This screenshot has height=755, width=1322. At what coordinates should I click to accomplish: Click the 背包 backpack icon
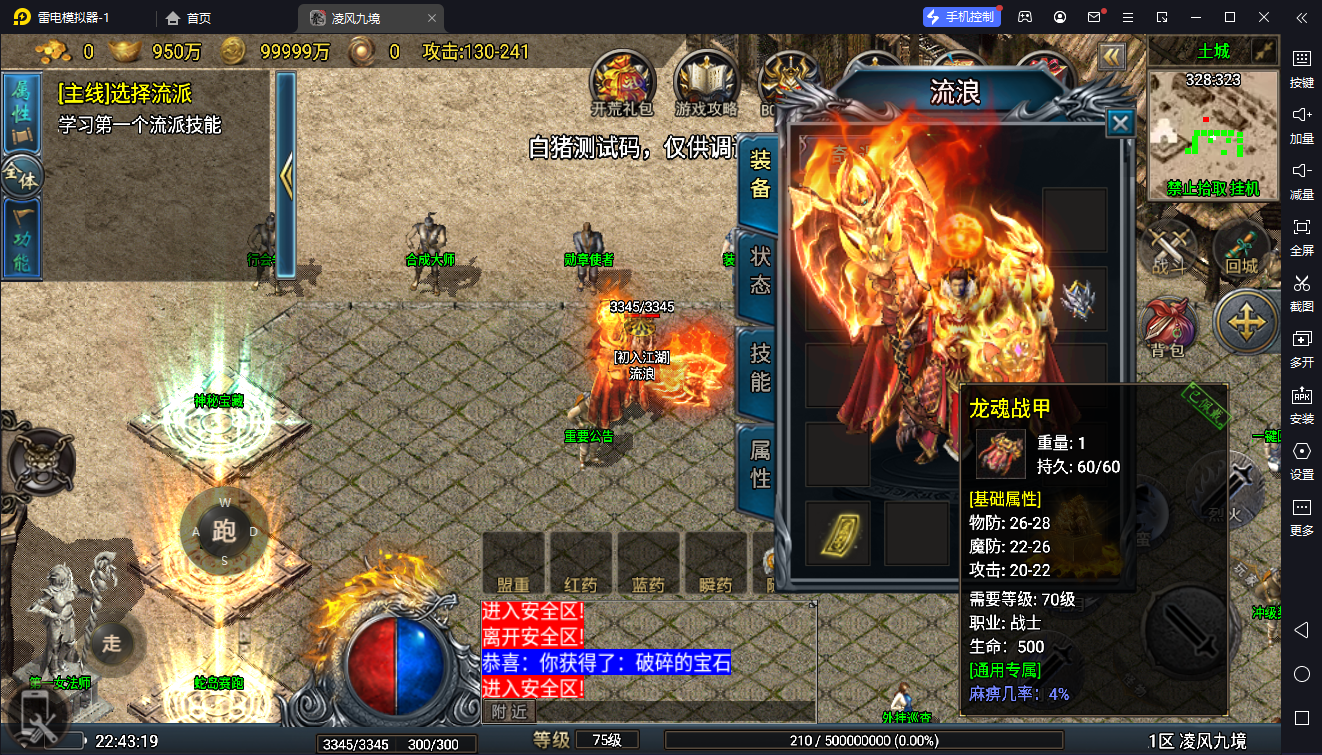point(1167,326)
